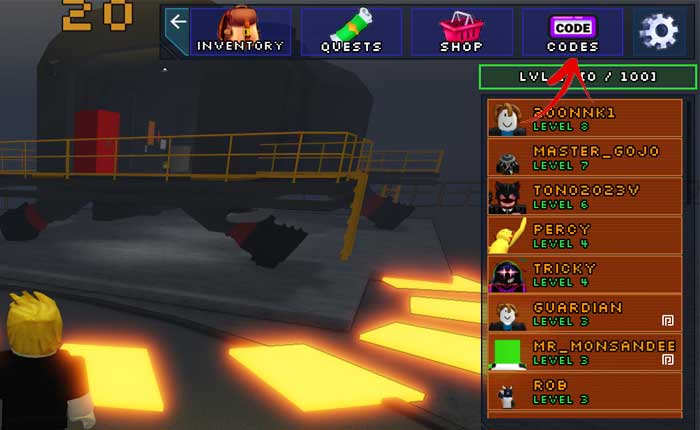Select Tricky in the player list

click(x=585, y=274)
